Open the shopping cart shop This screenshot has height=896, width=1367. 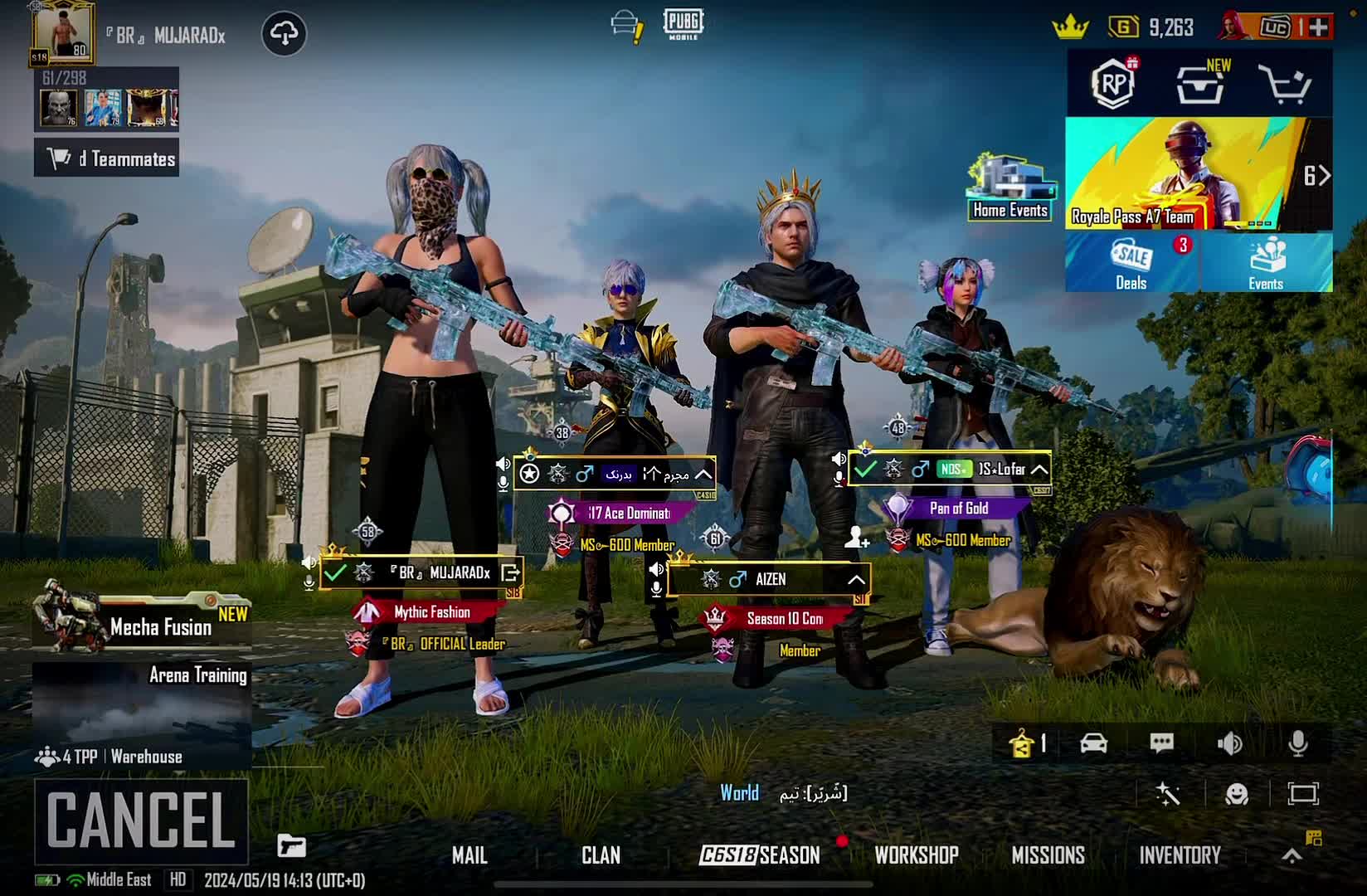click(x=1284, y=83)
